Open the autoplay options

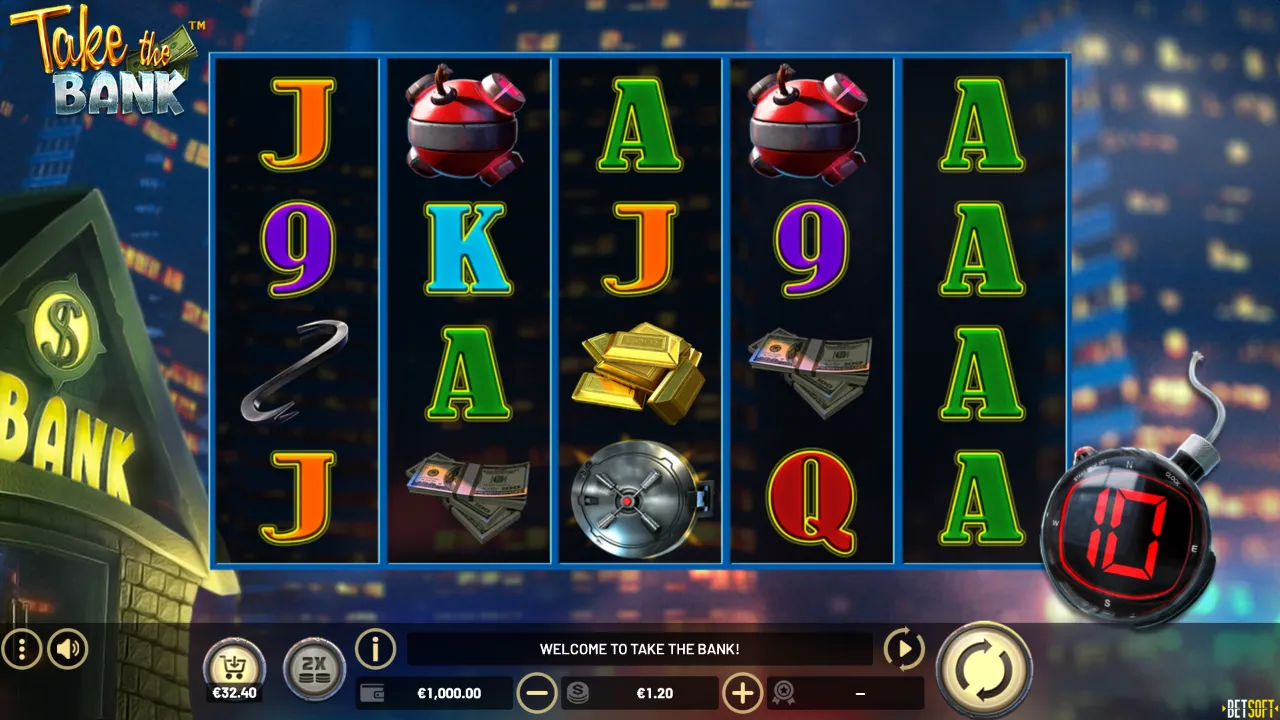pos(904,650)
